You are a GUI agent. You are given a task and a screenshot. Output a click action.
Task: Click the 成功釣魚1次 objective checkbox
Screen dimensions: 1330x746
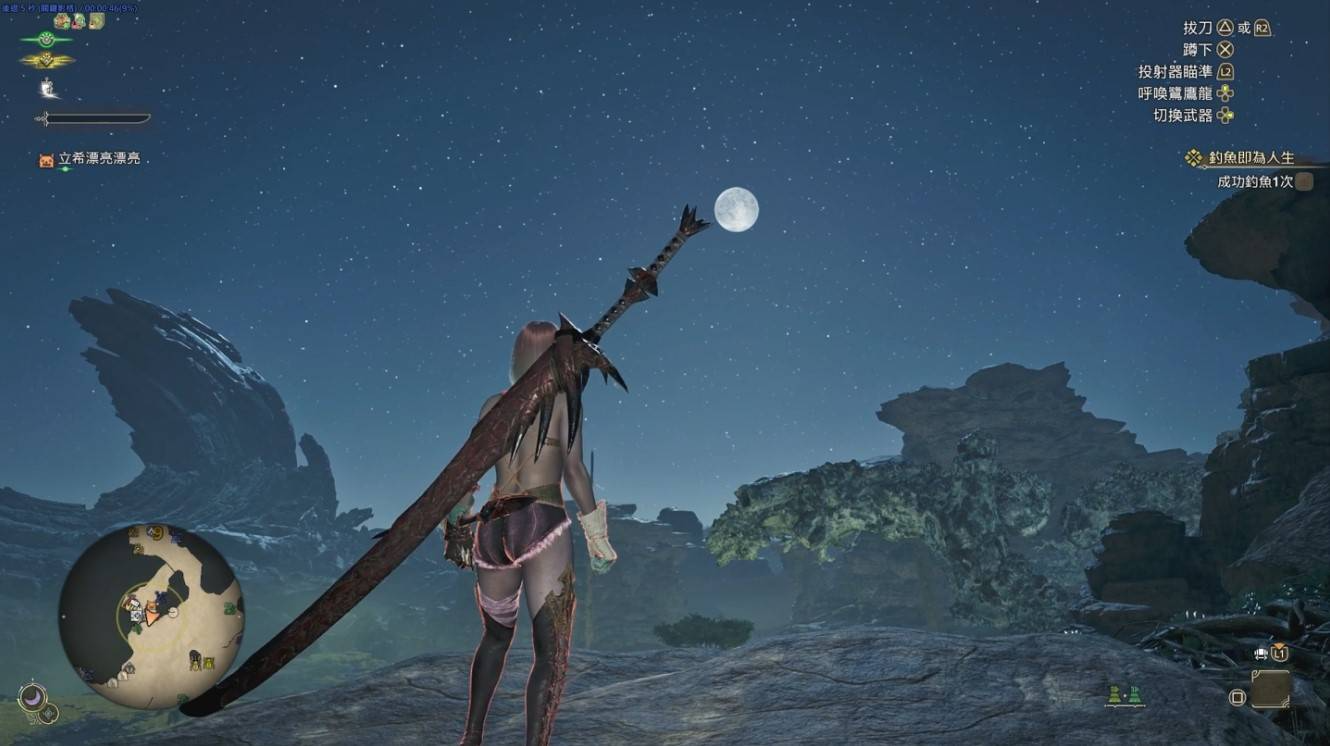(1304, 182)
